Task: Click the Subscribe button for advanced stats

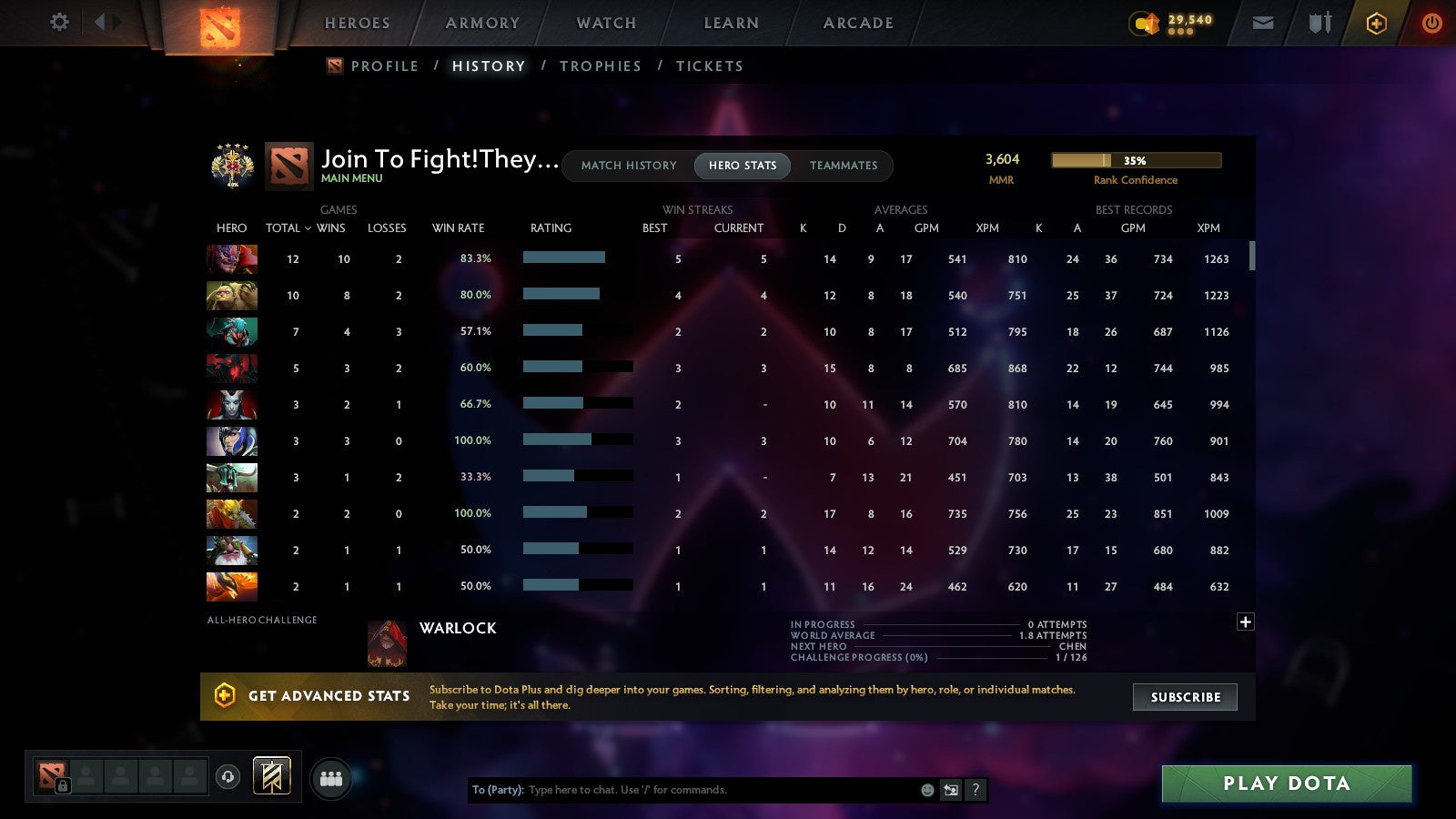Action: point(1184,696)
